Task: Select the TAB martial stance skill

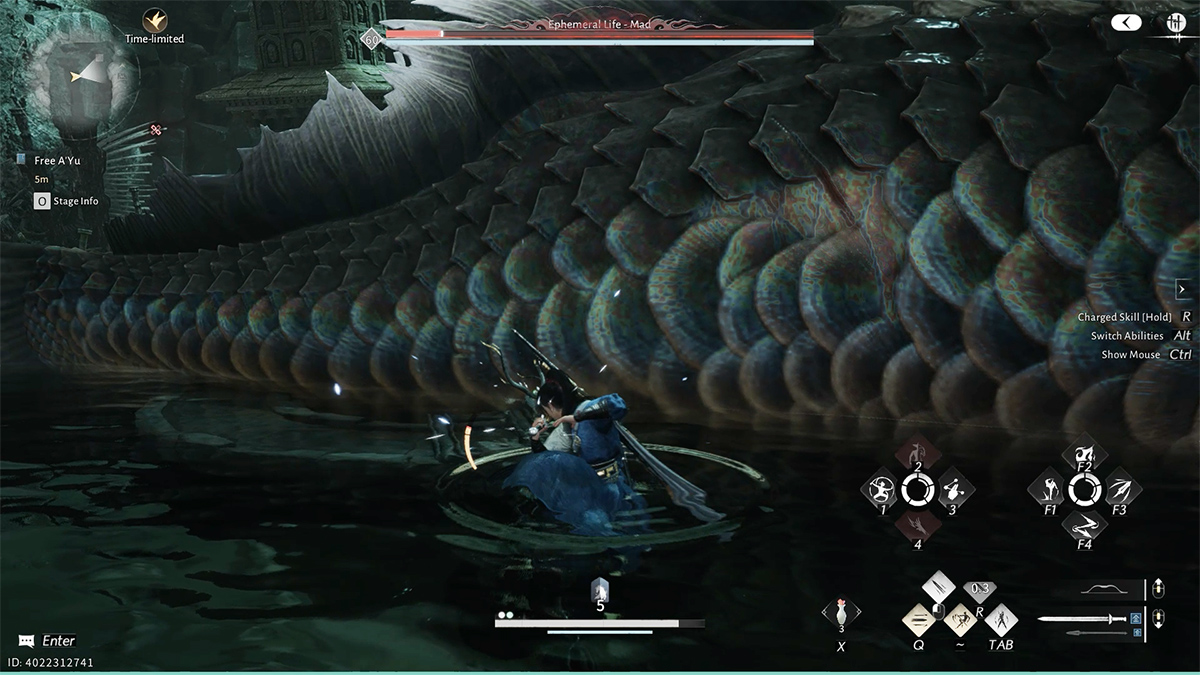Action: point(1000,620)
